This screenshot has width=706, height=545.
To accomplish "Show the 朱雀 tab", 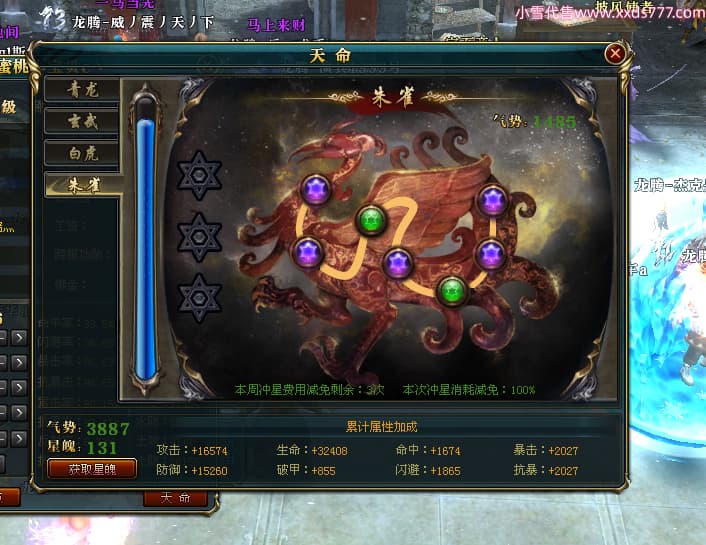I will point(83,185).
